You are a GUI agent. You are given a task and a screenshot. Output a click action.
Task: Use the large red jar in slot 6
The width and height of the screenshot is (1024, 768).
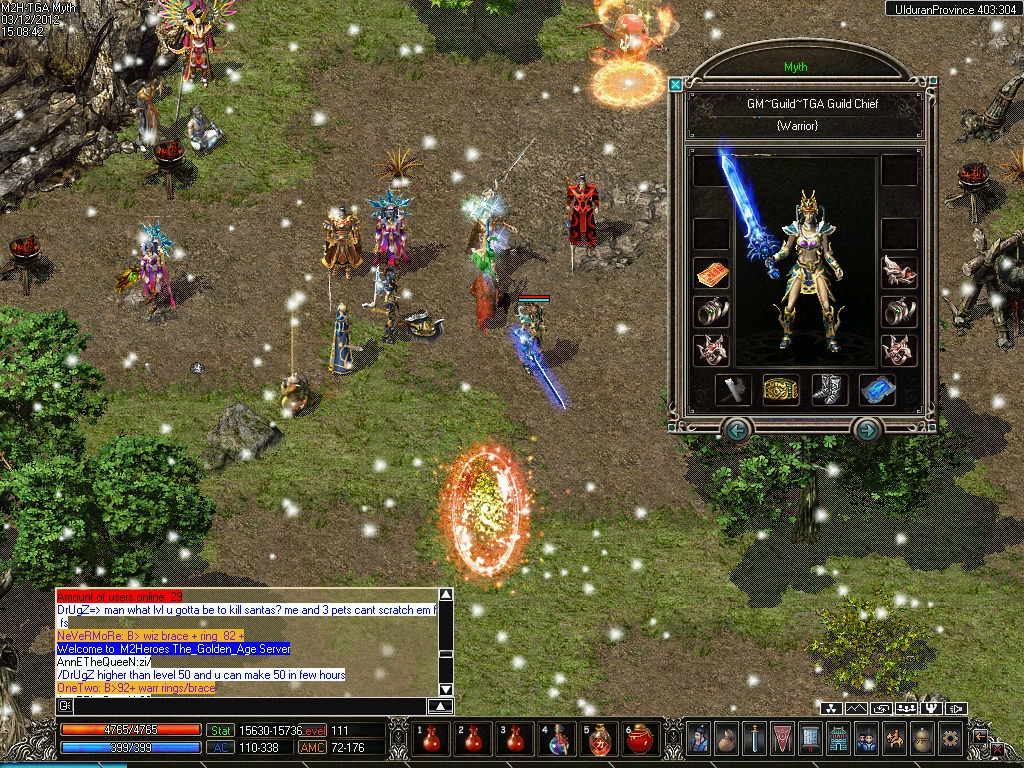[640, 740]
